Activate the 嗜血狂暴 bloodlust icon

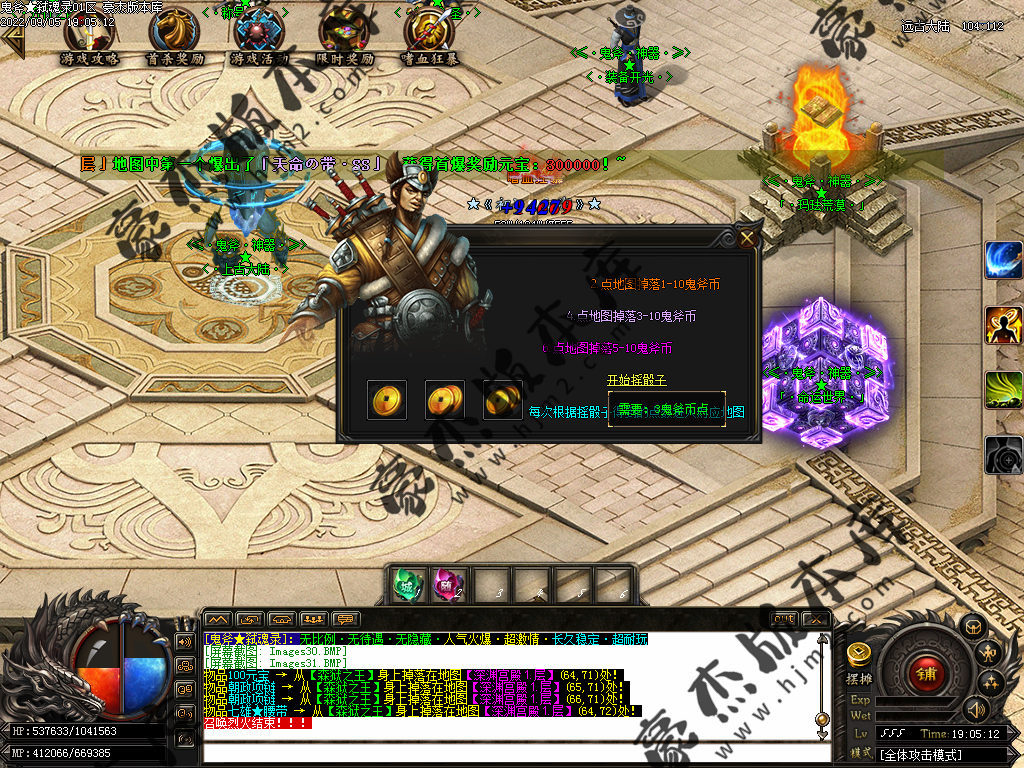click(x=430, y=32)
